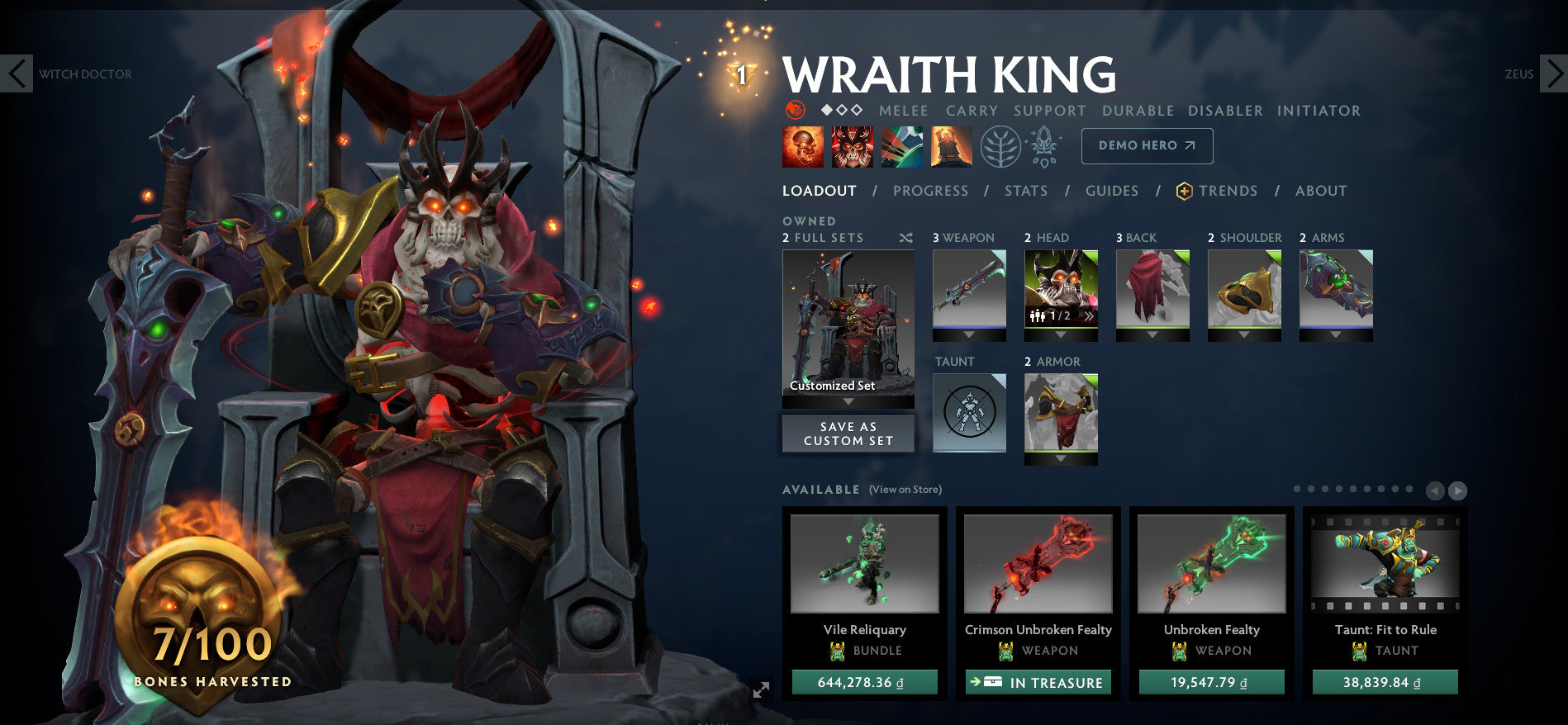Click the shuffle icon beside Full Sets
The width and height of the screenshot is (1568, 725).
pyautogui.click(x=907, y=238)
